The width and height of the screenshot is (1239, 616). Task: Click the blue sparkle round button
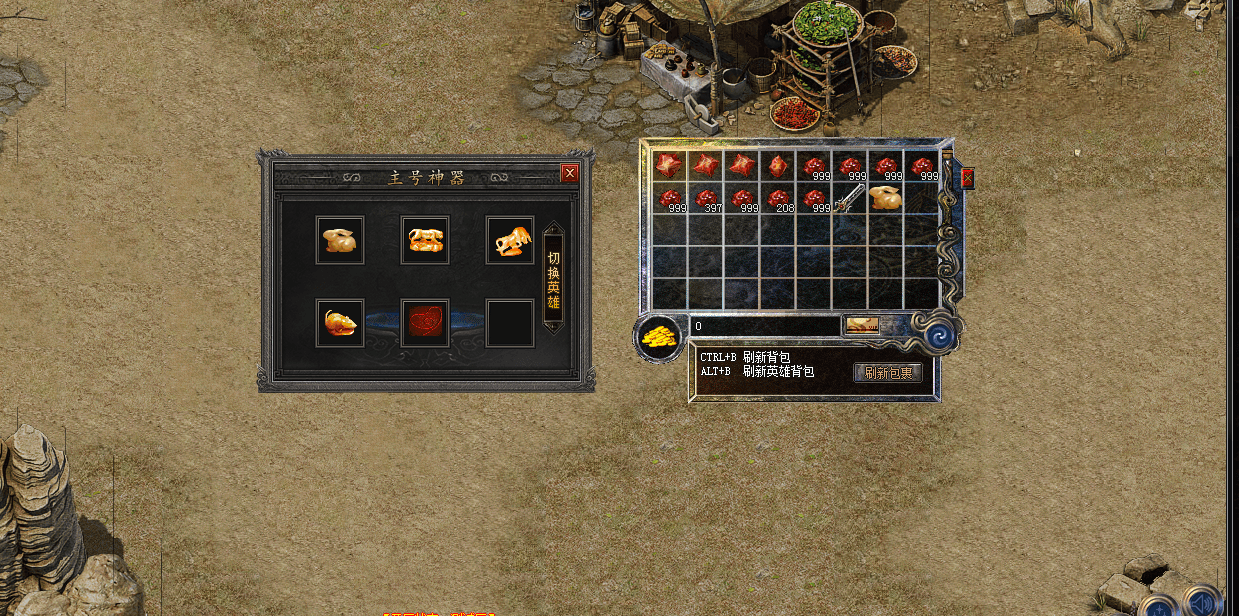pos(1160,605)
